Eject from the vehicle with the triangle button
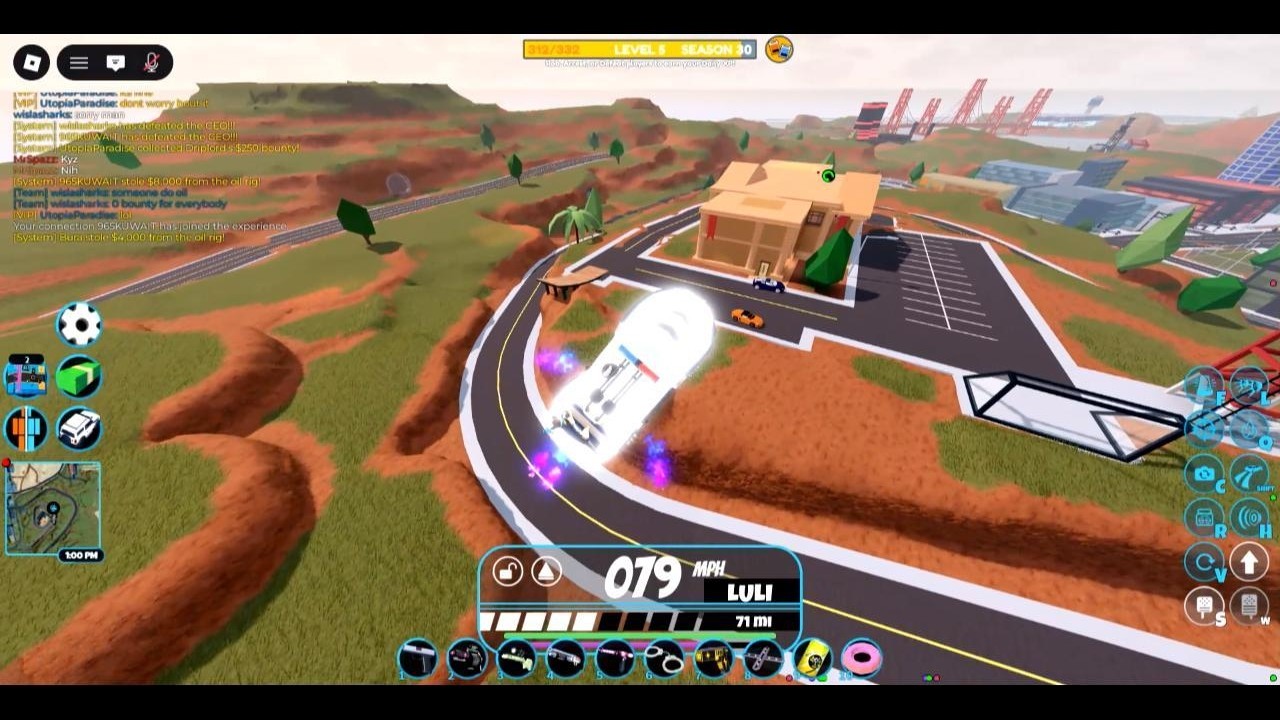The image size is (1280, 720). pos(546,571)
